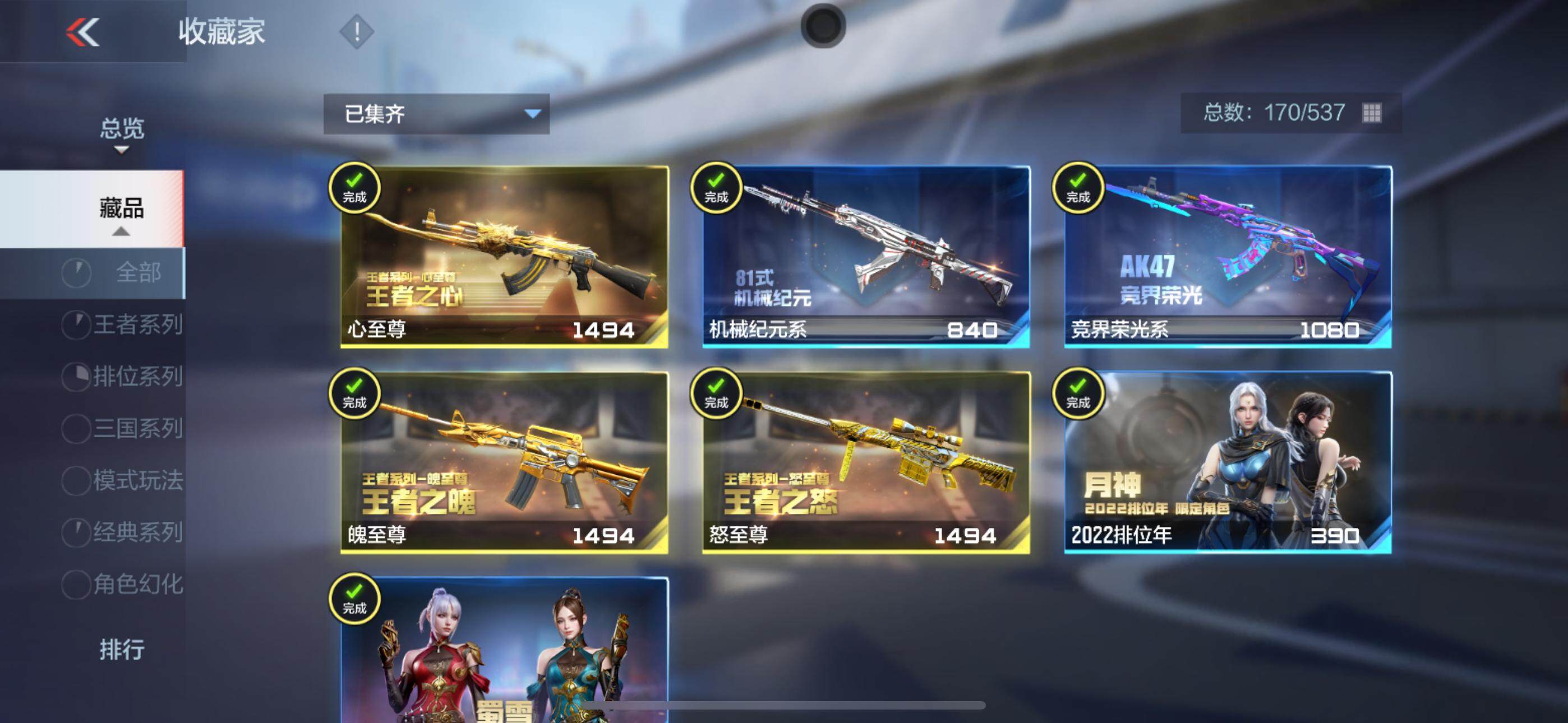Select the 王者之怒 sniper rifle card

tap(865, 462)
